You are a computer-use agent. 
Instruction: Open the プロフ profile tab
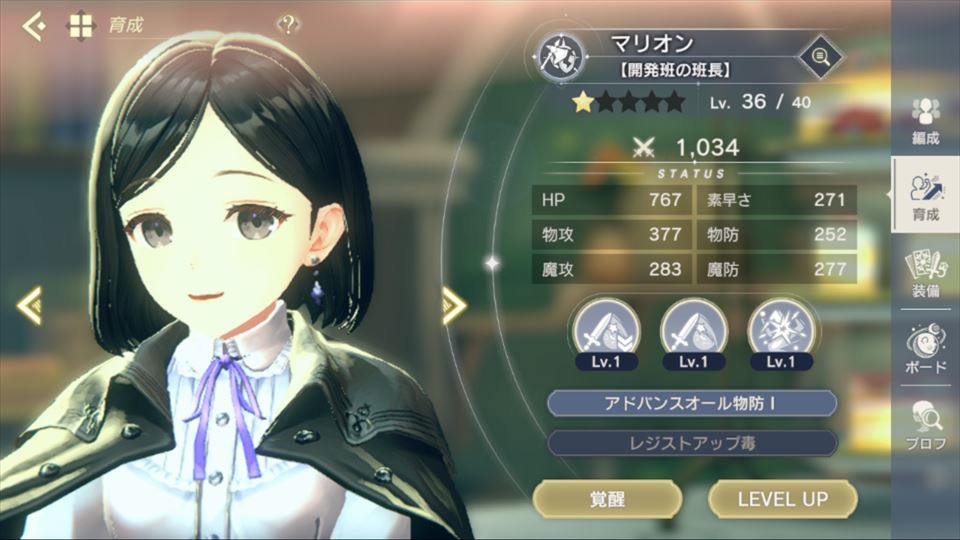click(926, 426)
